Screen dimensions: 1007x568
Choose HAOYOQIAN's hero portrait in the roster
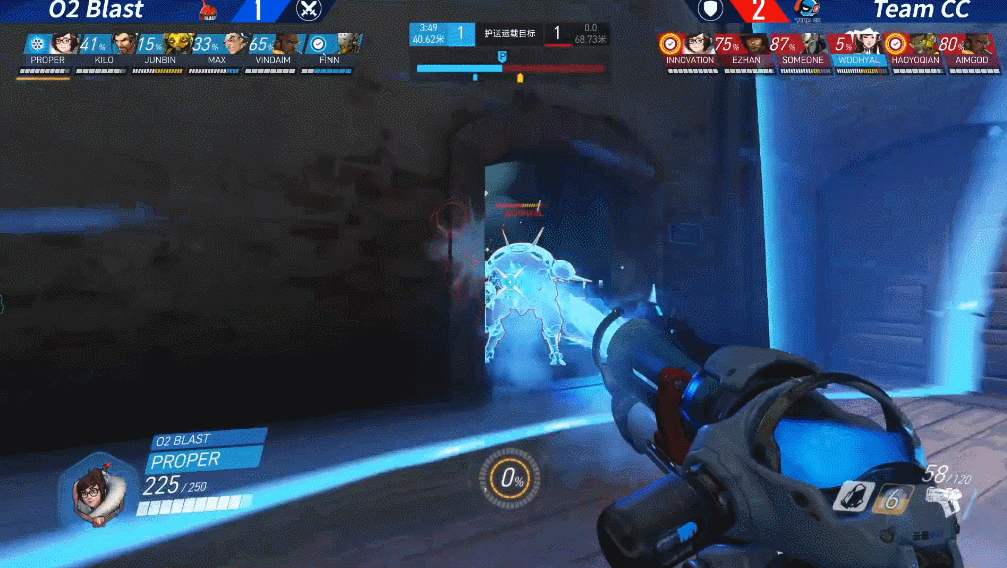923,45
